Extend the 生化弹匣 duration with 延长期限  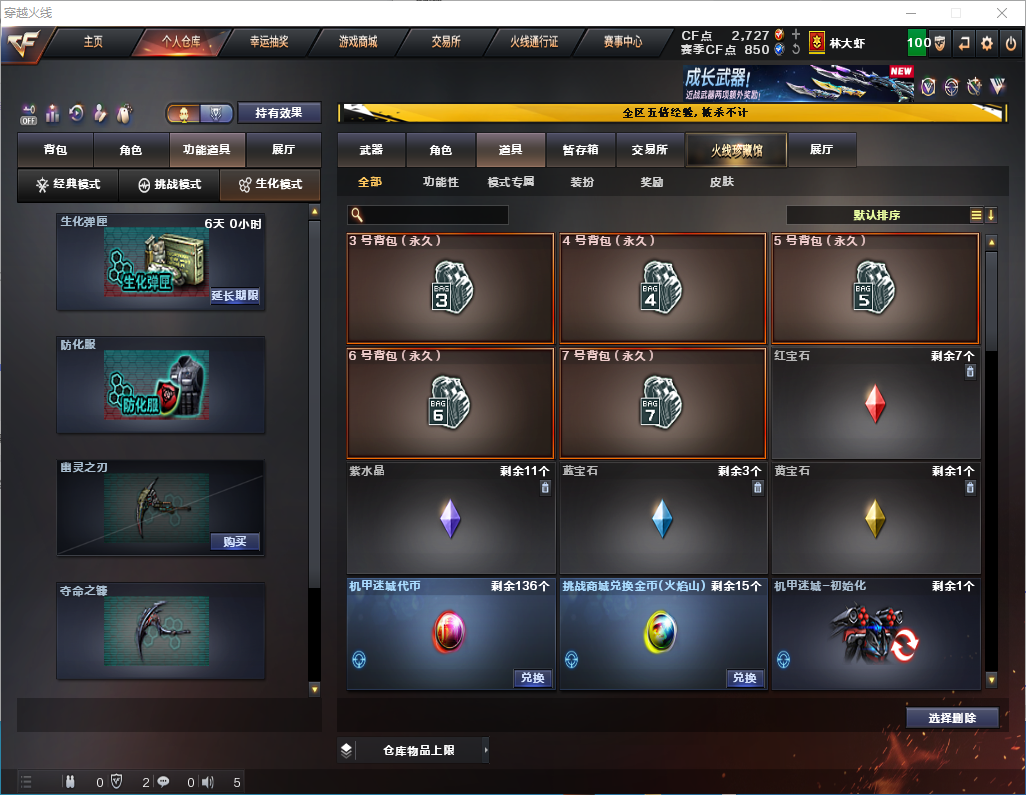235,296
